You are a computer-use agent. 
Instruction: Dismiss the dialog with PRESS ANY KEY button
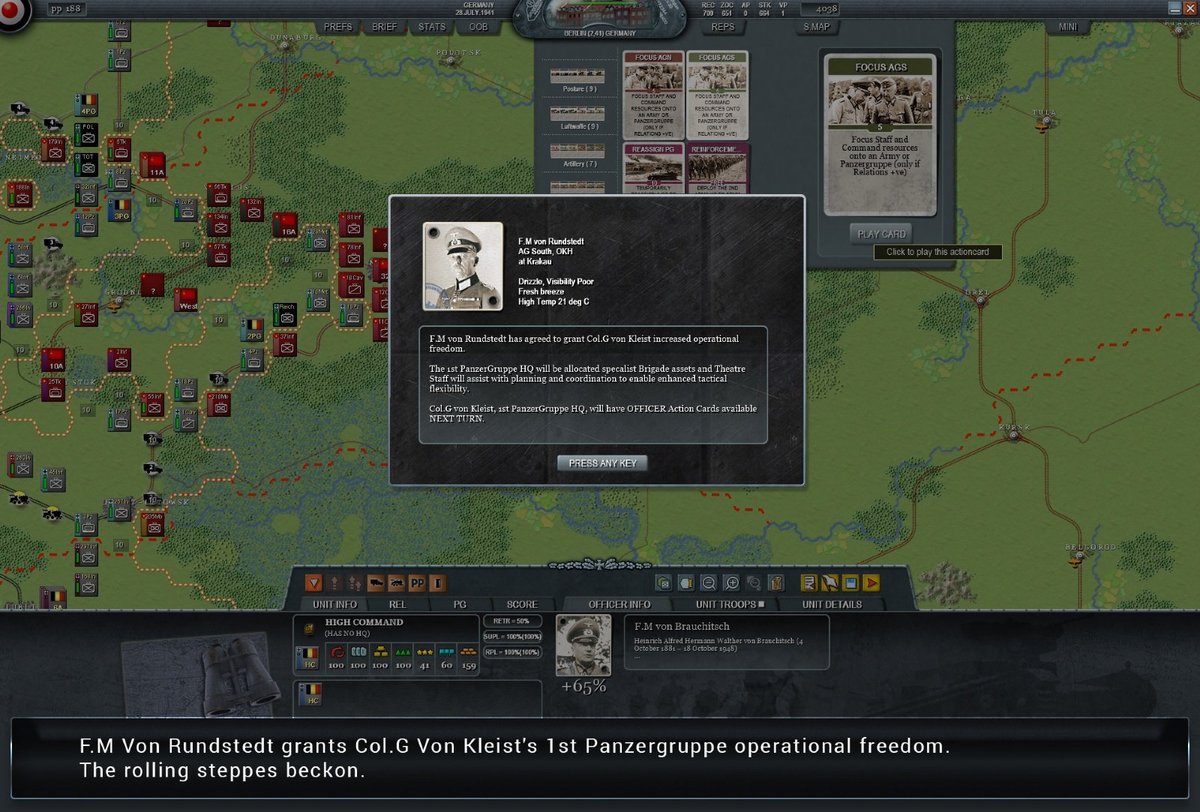coord(602,463)
